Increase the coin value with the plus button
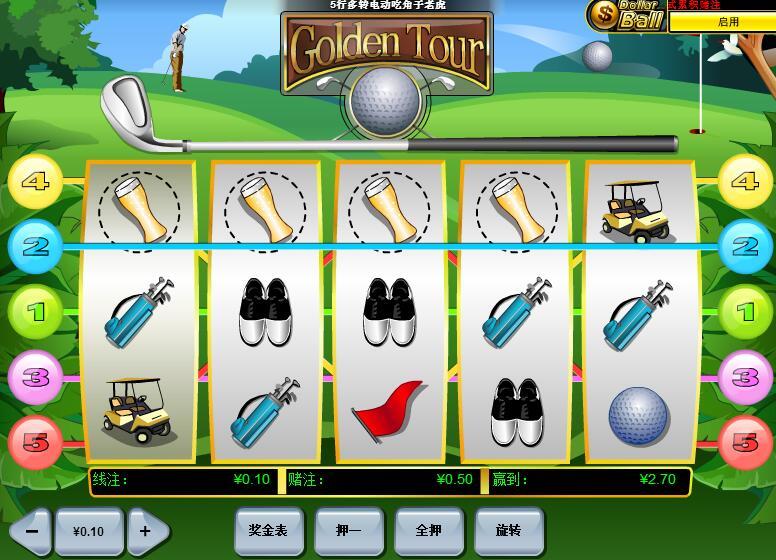This screenshot has height=560, width=776. [x=146, y=531]
